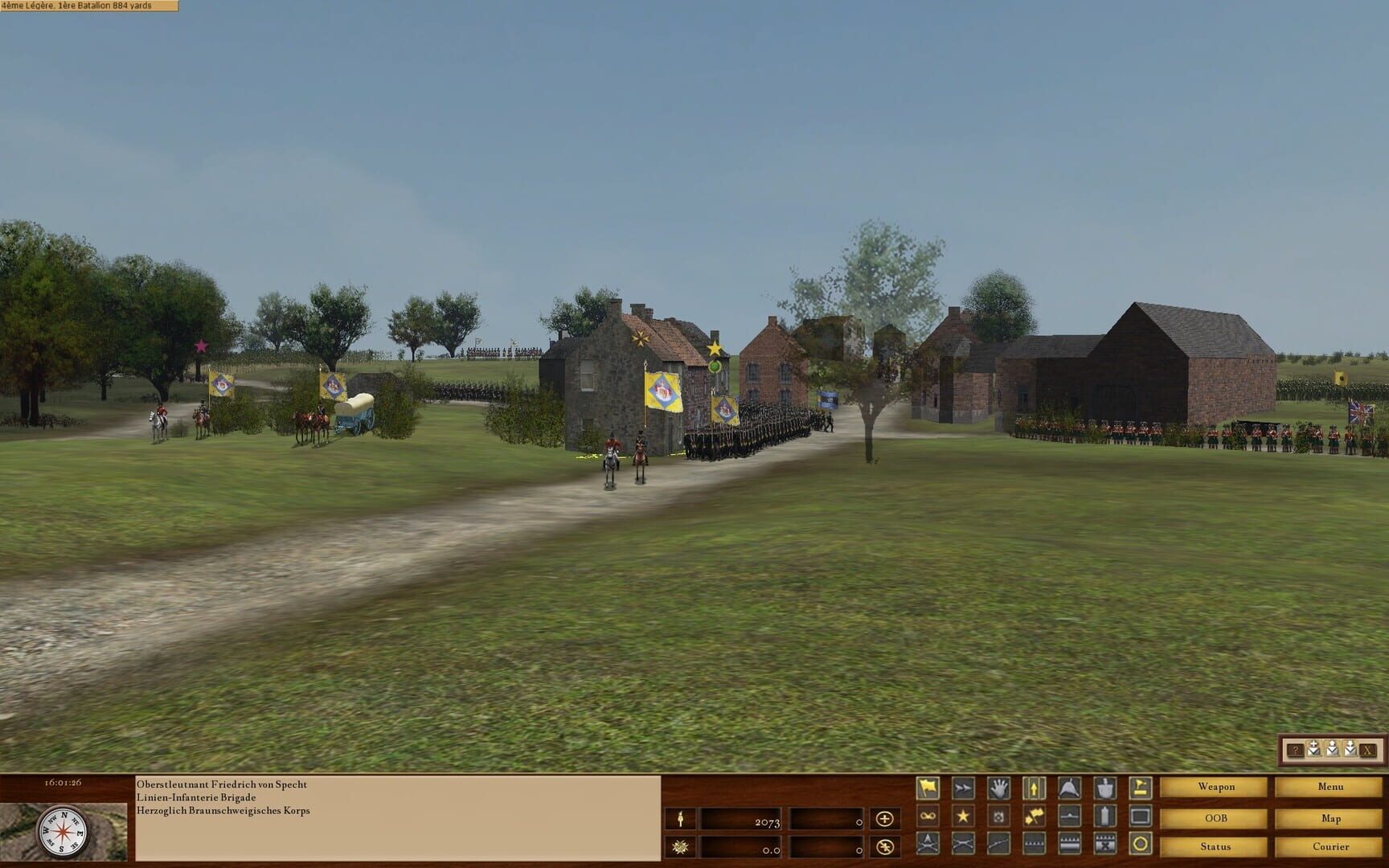Open the Map view
Image resolution: width=1389 pixels, height=868 pixels.
pyautogui.click(x=1332, y=817)
